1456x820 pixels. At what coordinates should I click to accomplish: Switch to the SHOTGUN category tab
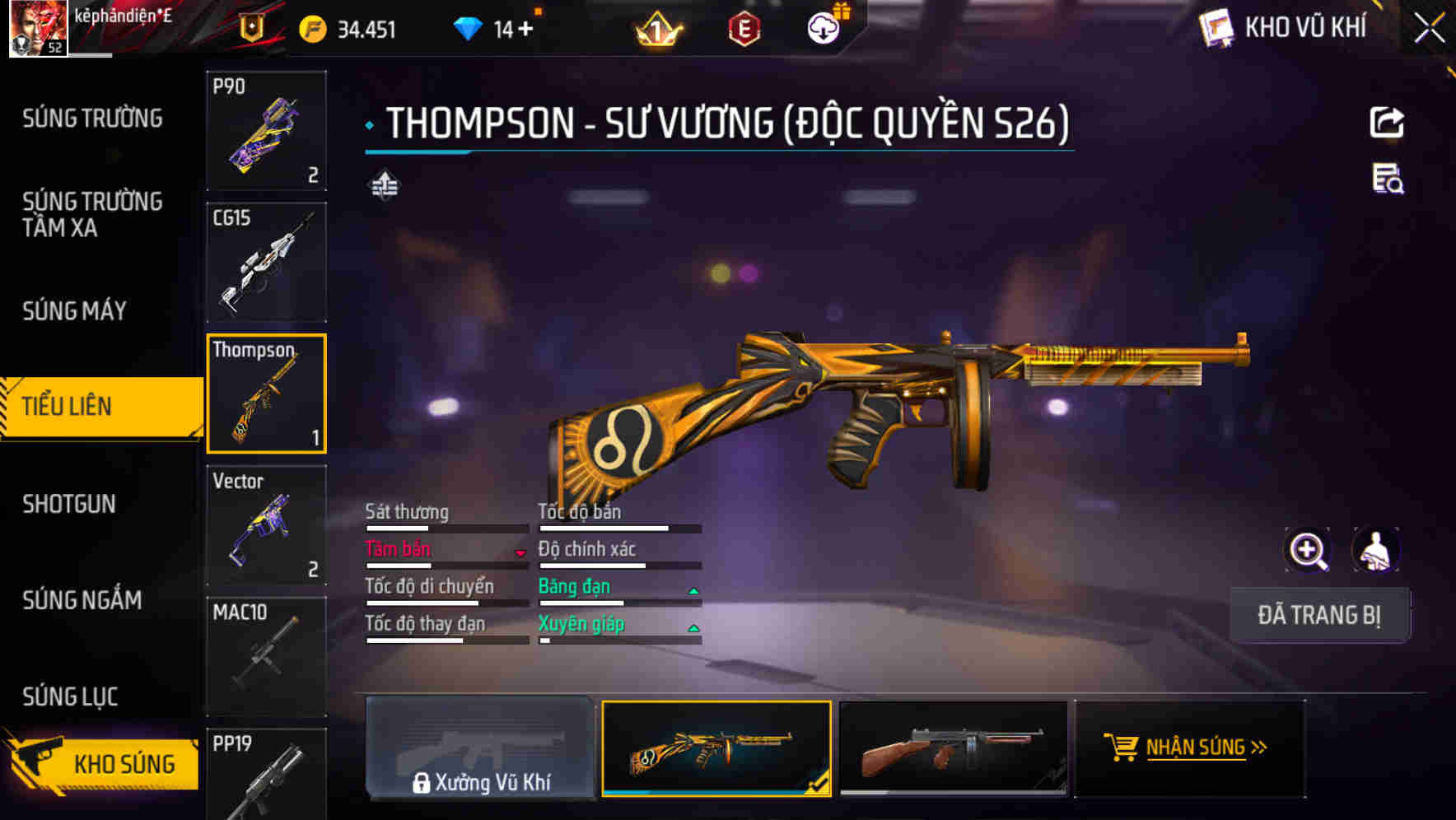point(70,503)
